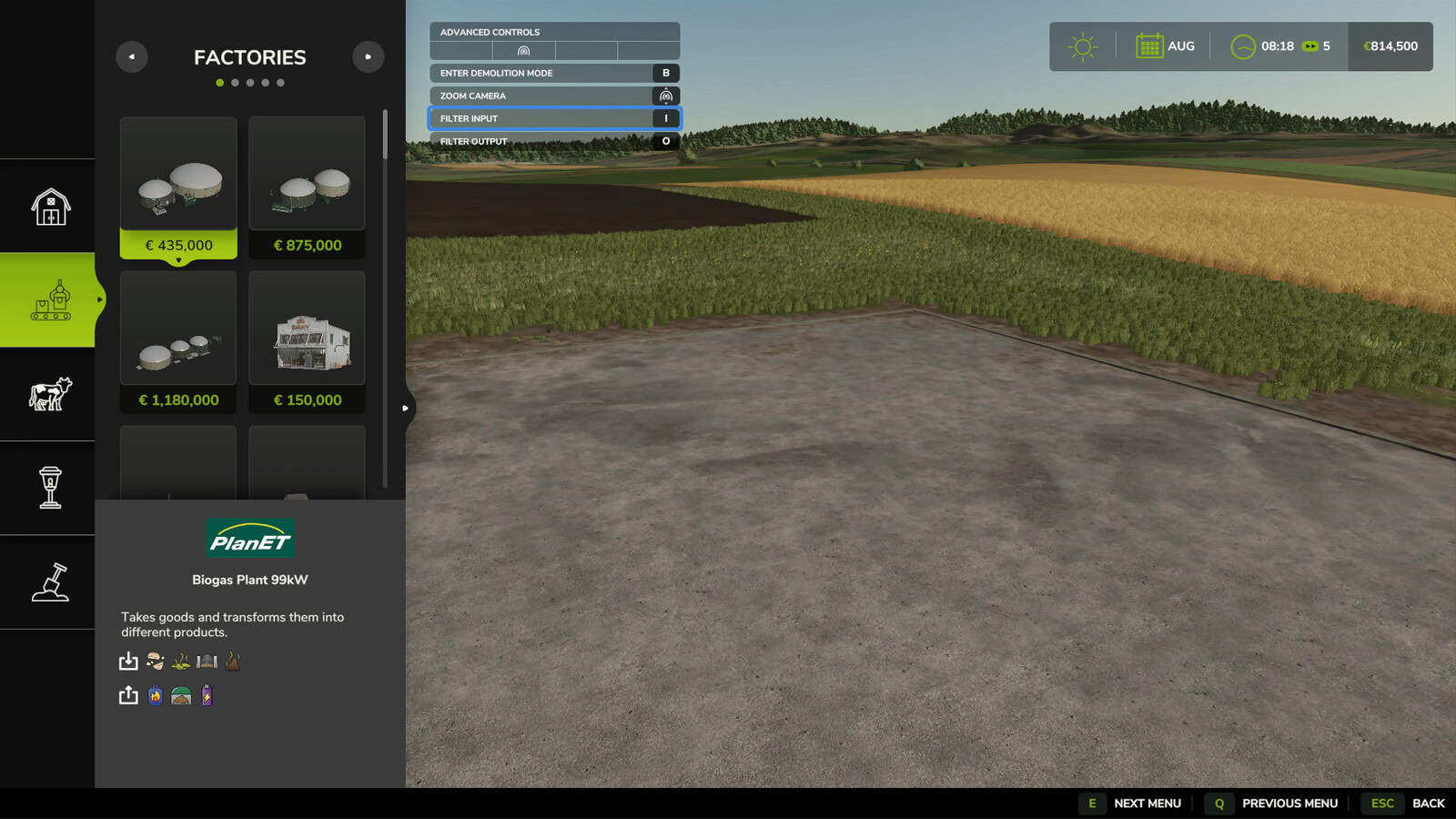Select the Decorations lamp post icon

51,488
